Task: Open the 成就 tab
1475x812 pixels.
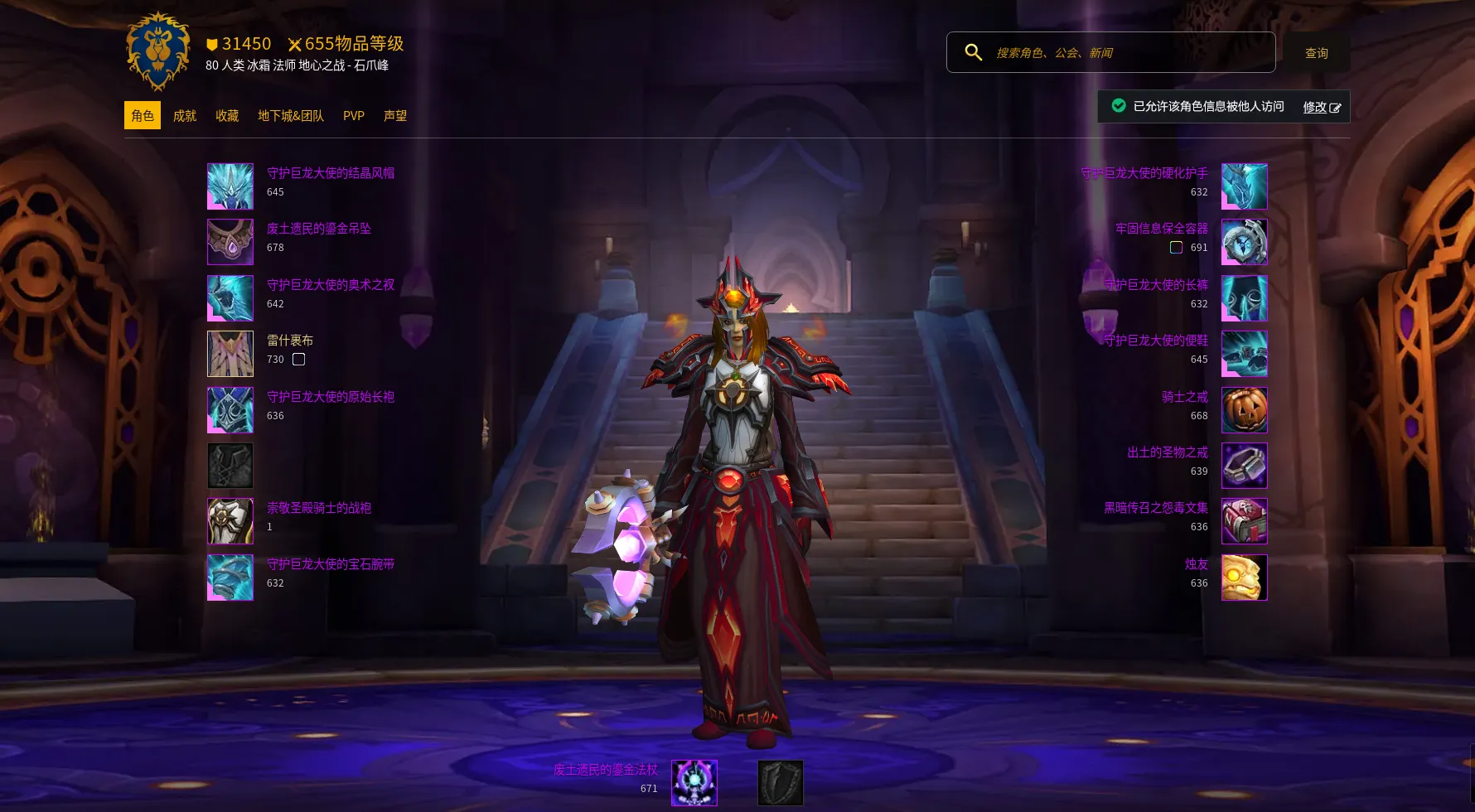Action: [185, 116]
